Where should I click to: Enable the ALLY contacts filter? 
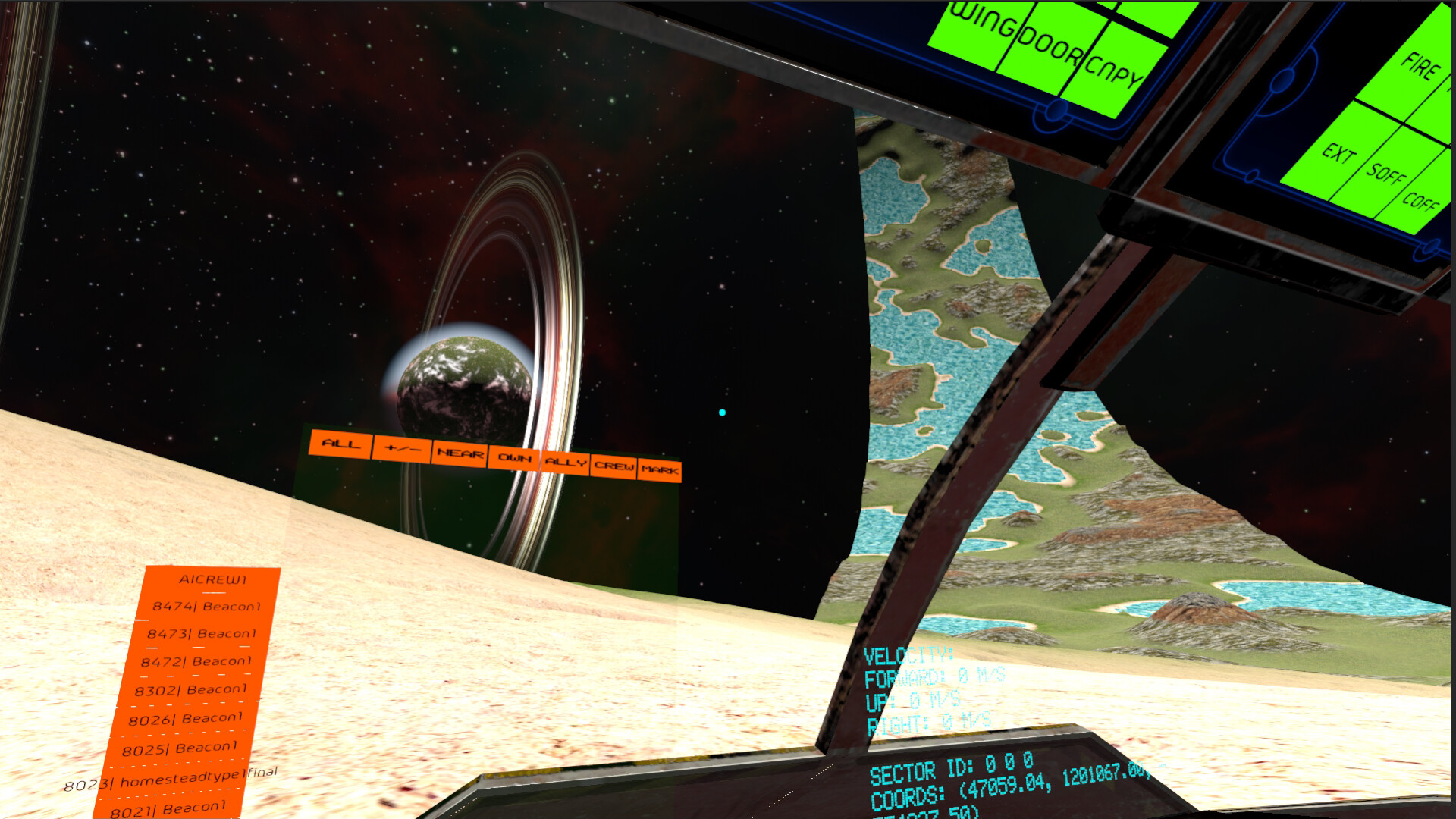564,460
